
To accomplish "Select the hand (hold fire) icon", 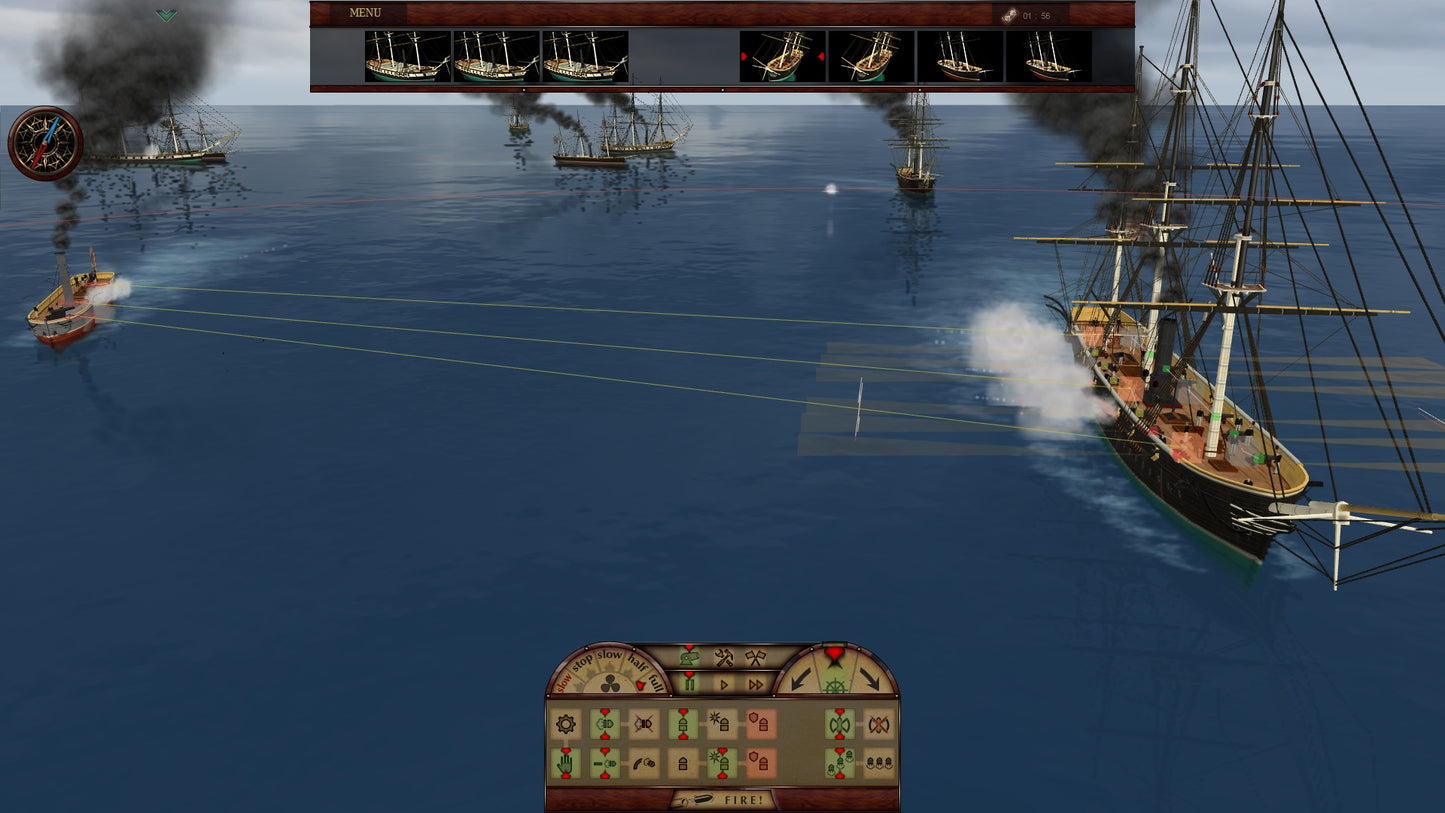I will pyautogui.click(x=567, y=762).
